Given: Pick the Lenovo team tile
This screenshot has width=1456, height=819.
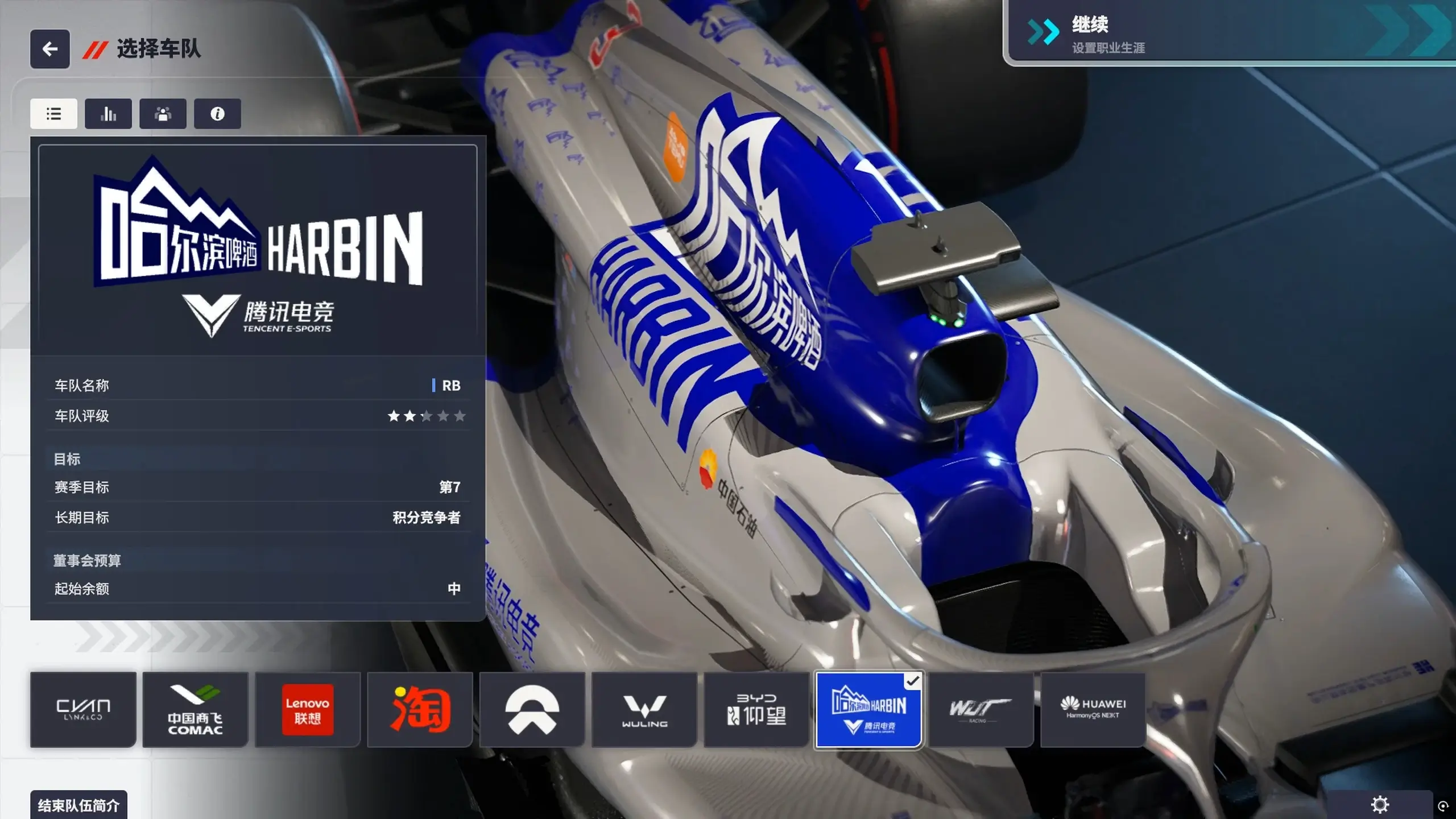Looking at the screenshot, I should click(x=308, y=709).
